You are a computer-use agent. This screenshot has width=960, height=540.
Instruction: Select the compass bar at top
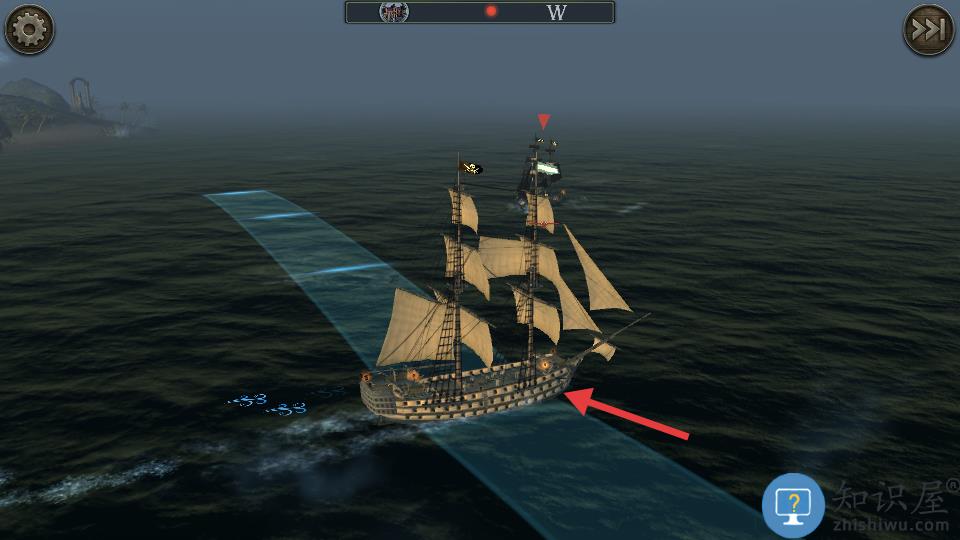(x=480, y=12)
